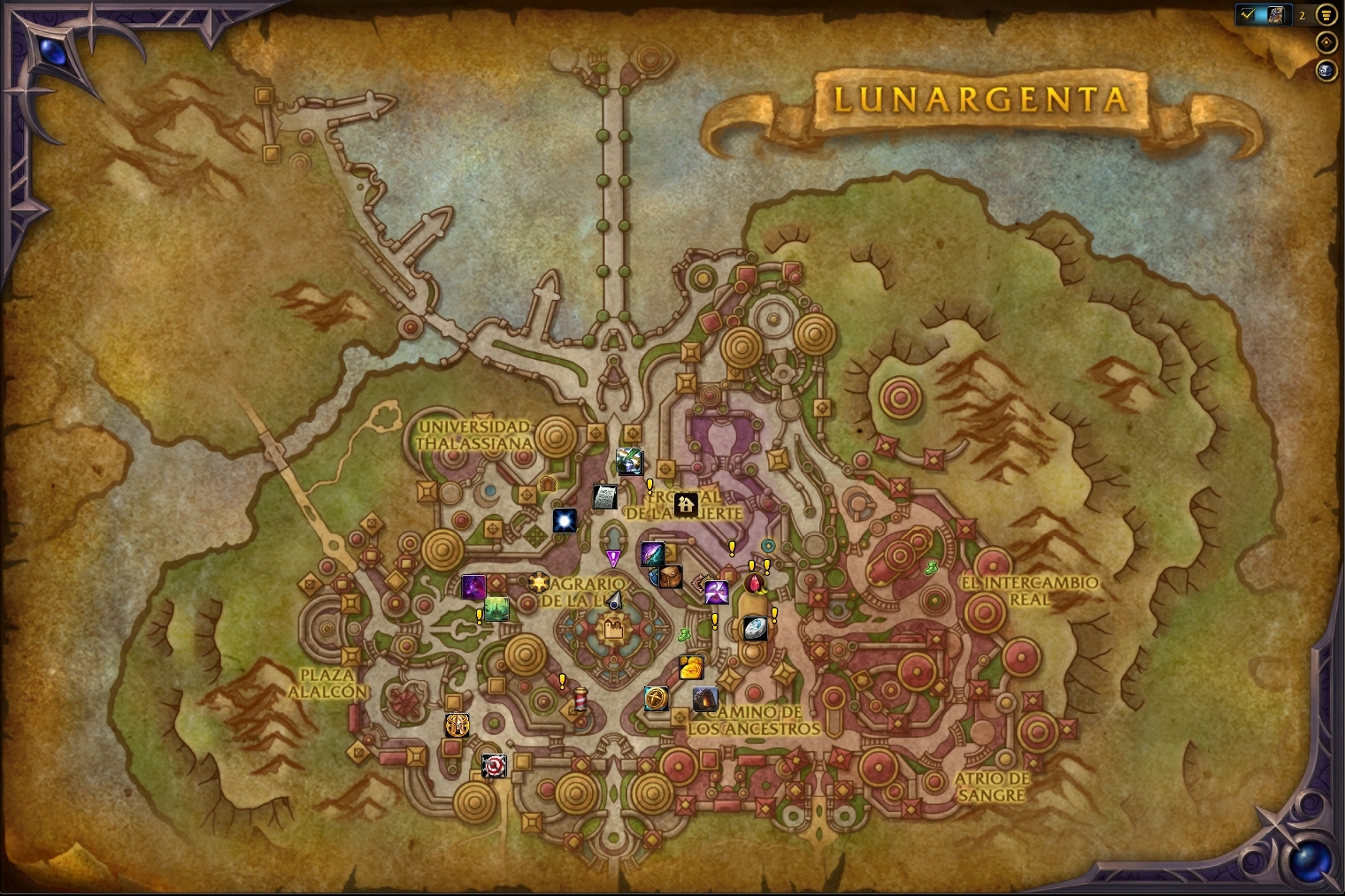Click the purple exclamation triangle marker
1345x896 pixels.
tap(613, 558)
